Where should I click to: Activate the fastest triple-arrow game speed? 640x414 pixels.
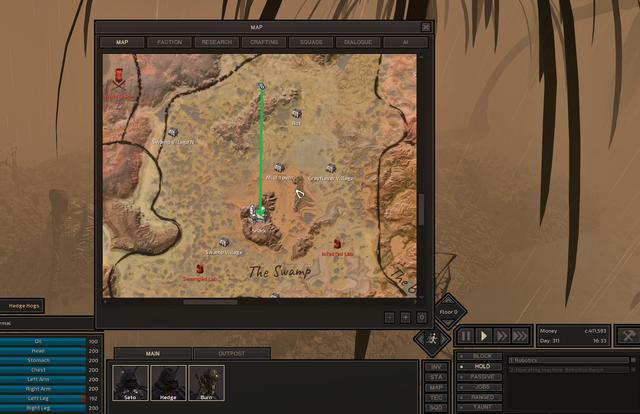click(522, 336)
